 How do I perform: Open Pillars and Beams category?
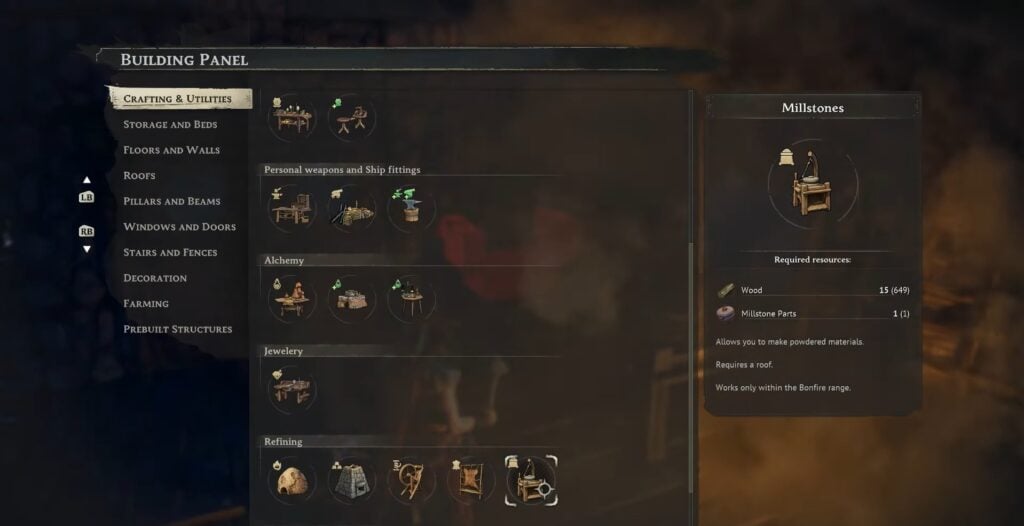[x=171, y=201]
